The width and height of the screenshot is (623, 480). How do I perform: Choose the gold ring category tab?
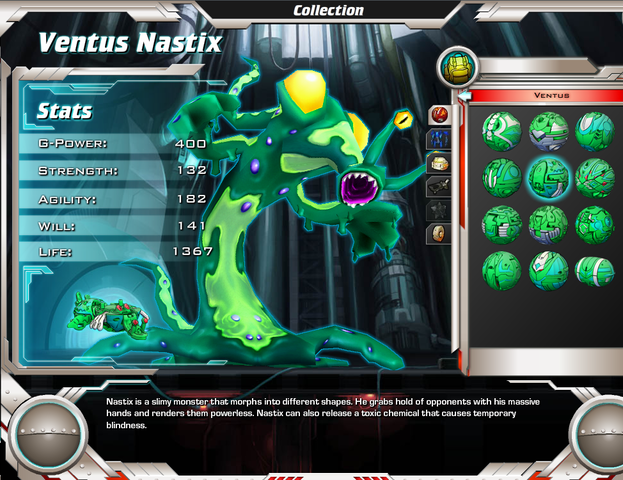click(438, 233)
